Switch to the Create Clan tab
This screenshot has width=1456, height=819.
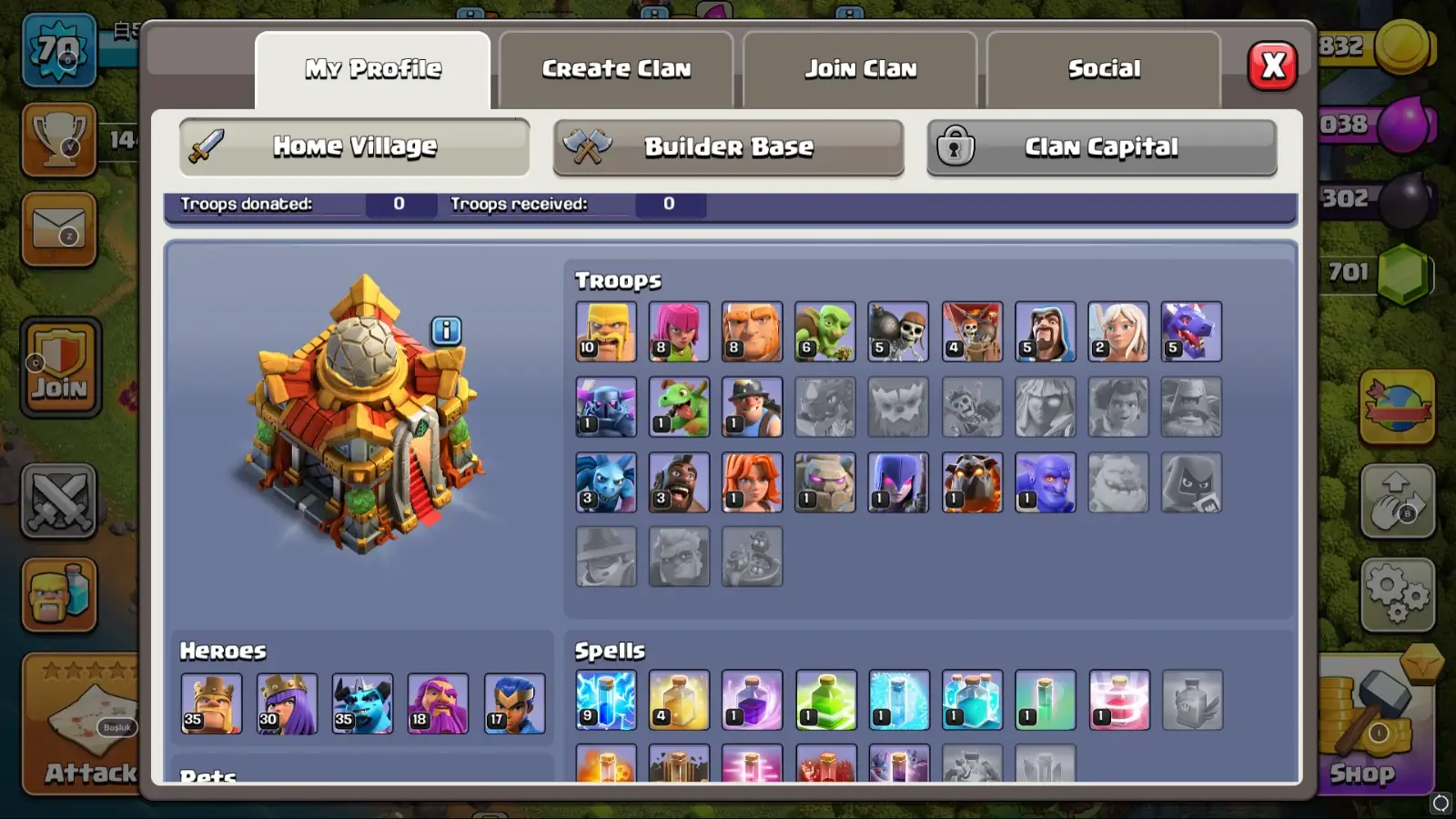pyautogui.click(x=617, y=66)
